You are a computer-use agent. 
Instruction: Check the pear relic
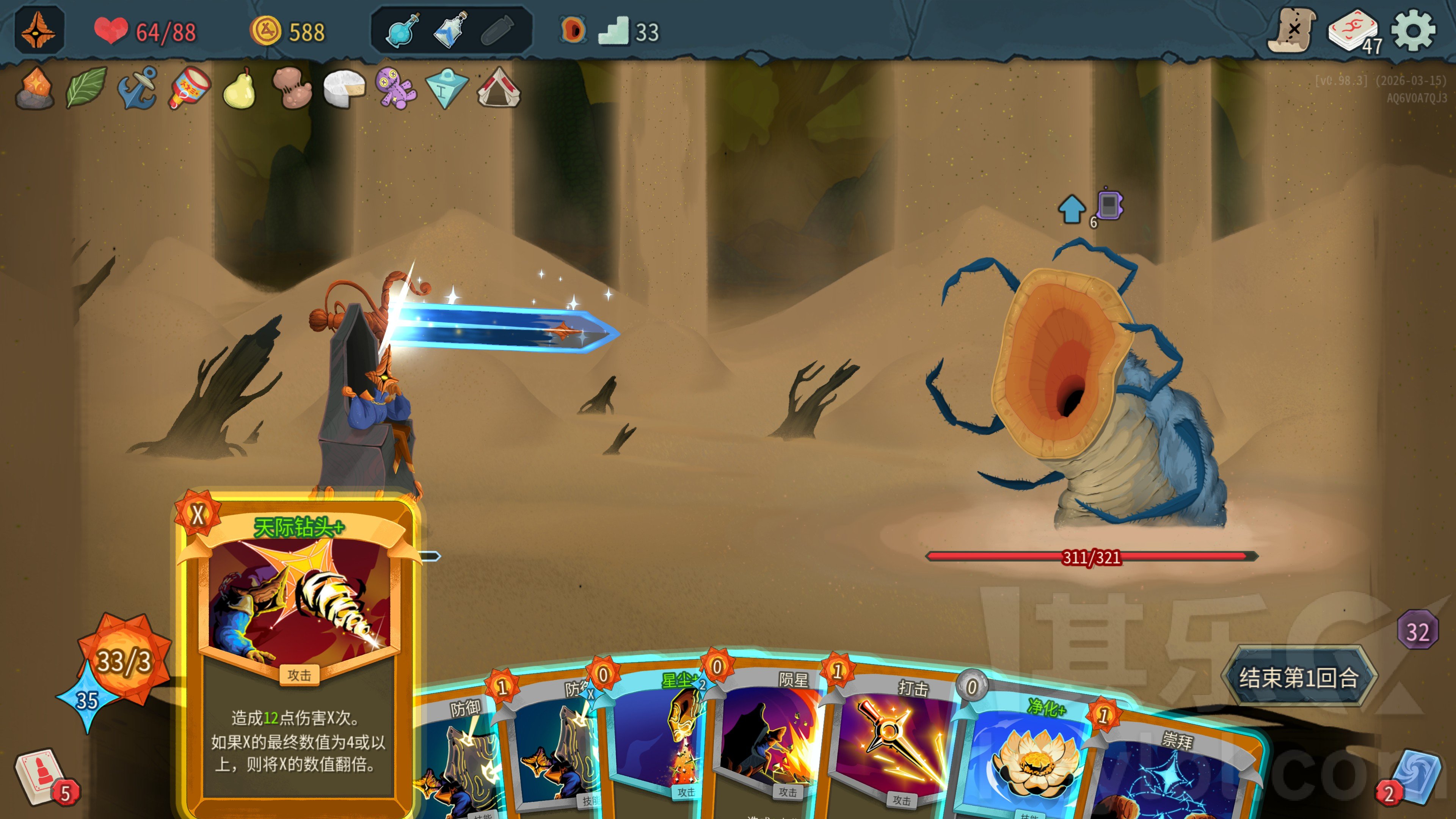[240, 88]
